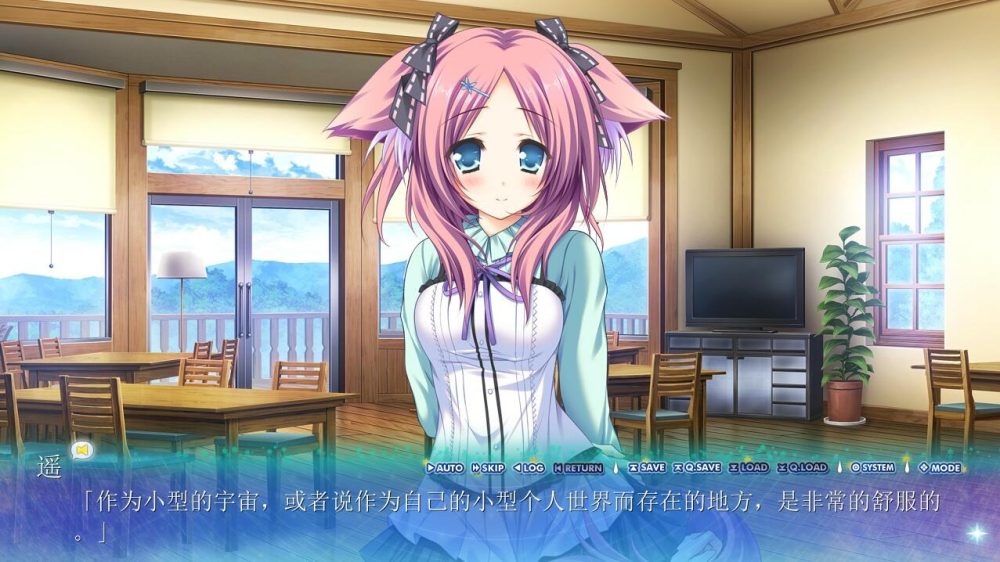The height and width of the screenshot is (562, 1000).
Task: Quick save with Q.SAVE
Action: (696, 467)
